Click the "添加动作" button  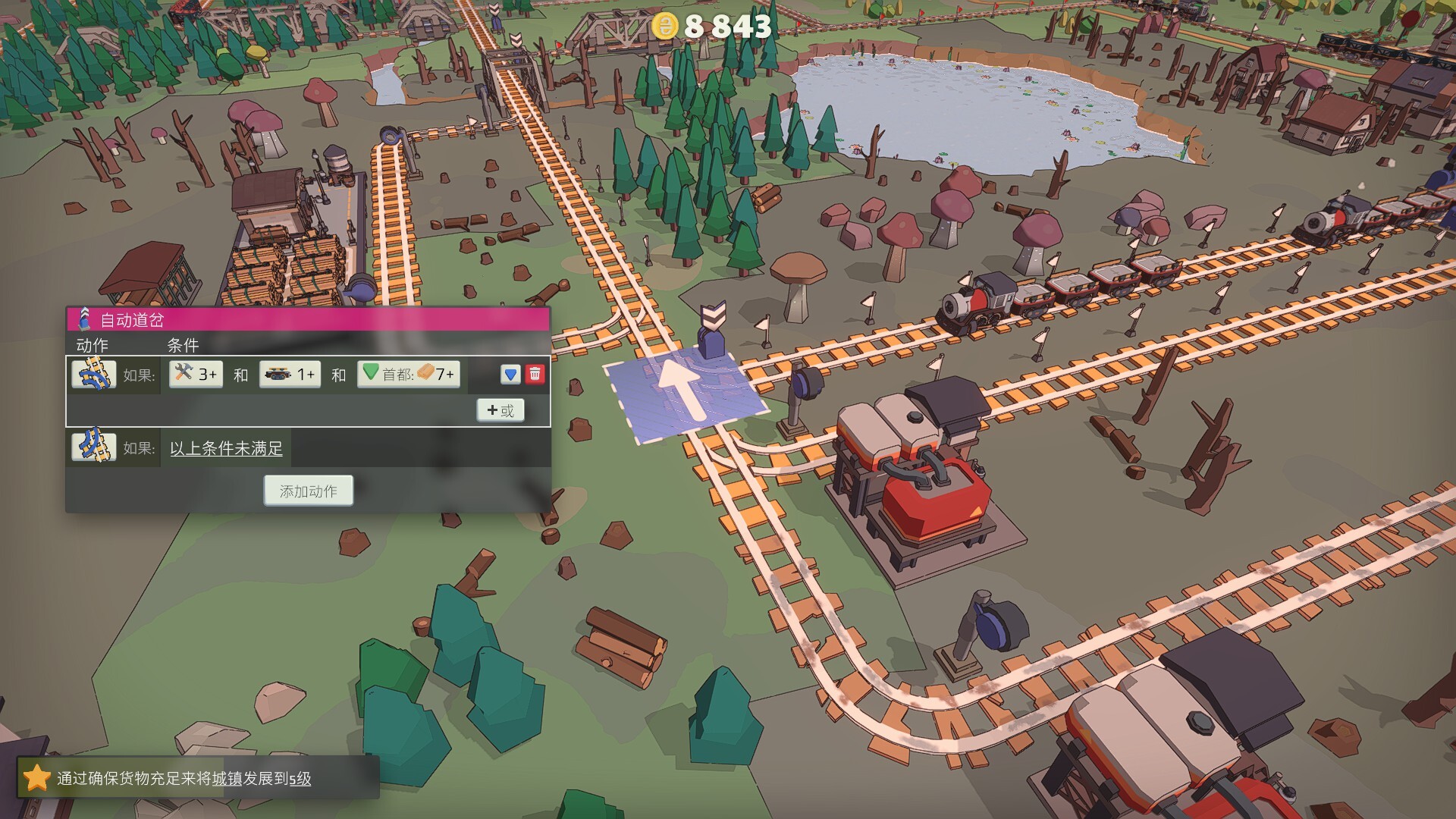pyautogui.click(x=307, y=490)
